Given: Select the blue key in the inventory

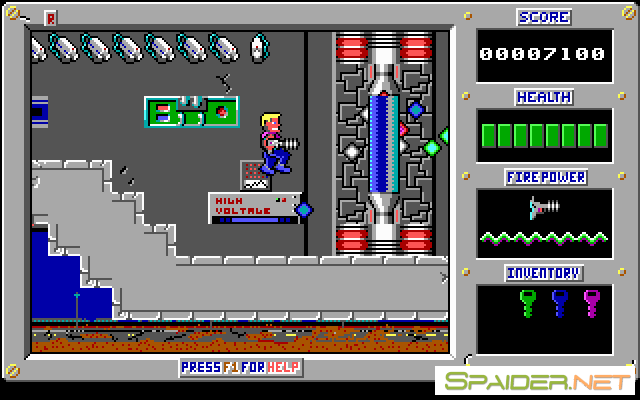Looking at the screenshot, I should [x=560, y=301].
